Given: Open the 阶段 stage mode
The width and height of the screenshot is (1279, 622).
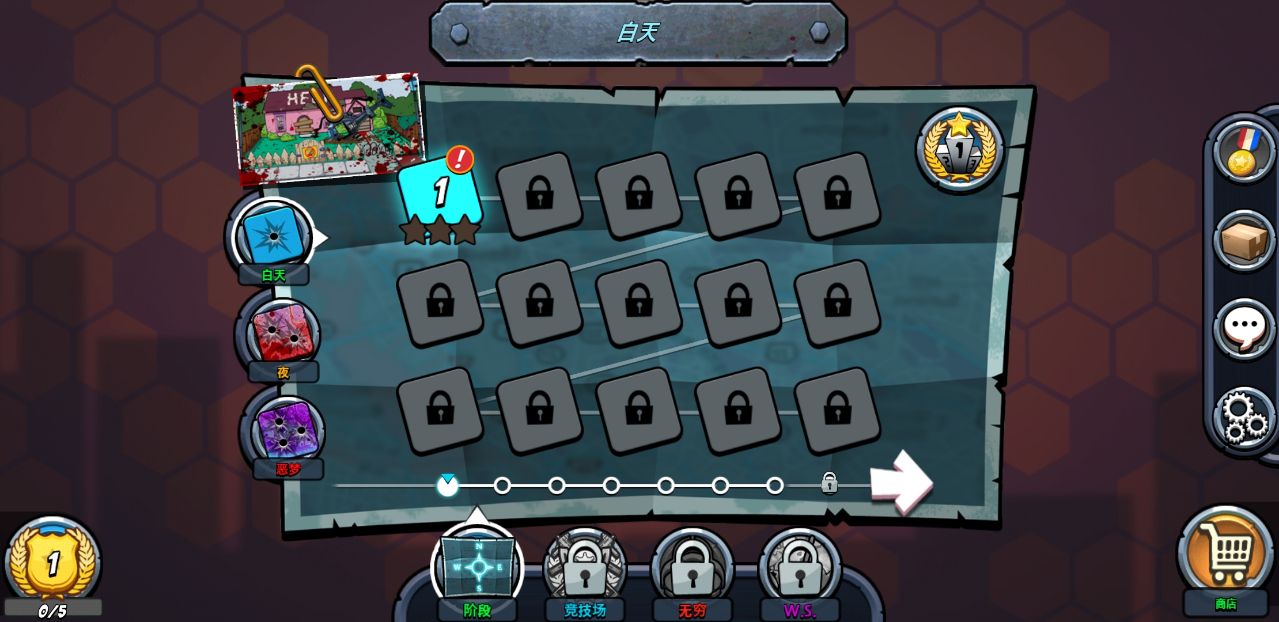Looking at the screenshot, I should tap(478, 567).
